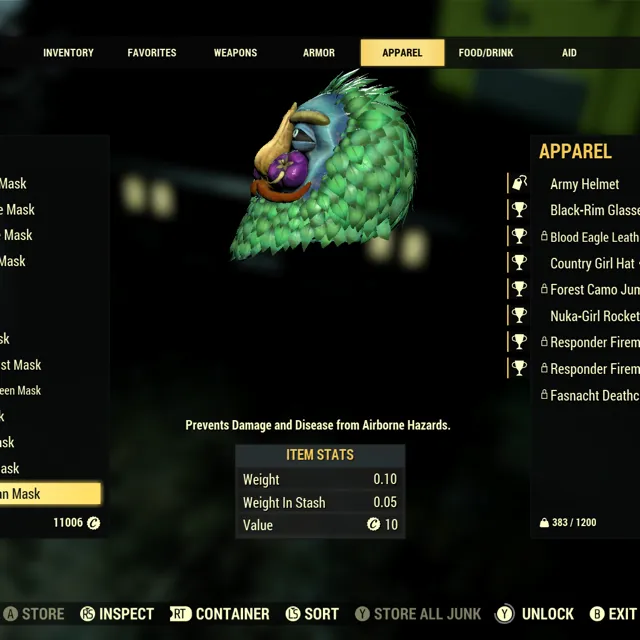This screenshot has width=640, height=640.
Task: Click the highlighted mask row in the stash list
Action: [50, 494]
